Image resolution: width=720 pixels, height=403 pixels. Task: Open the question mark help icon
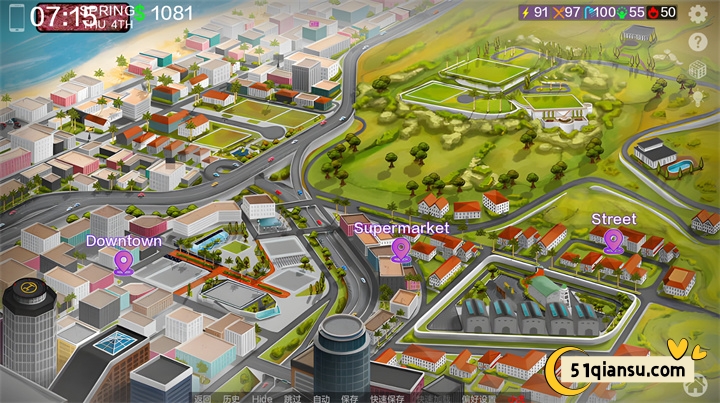tap(698, 42)
